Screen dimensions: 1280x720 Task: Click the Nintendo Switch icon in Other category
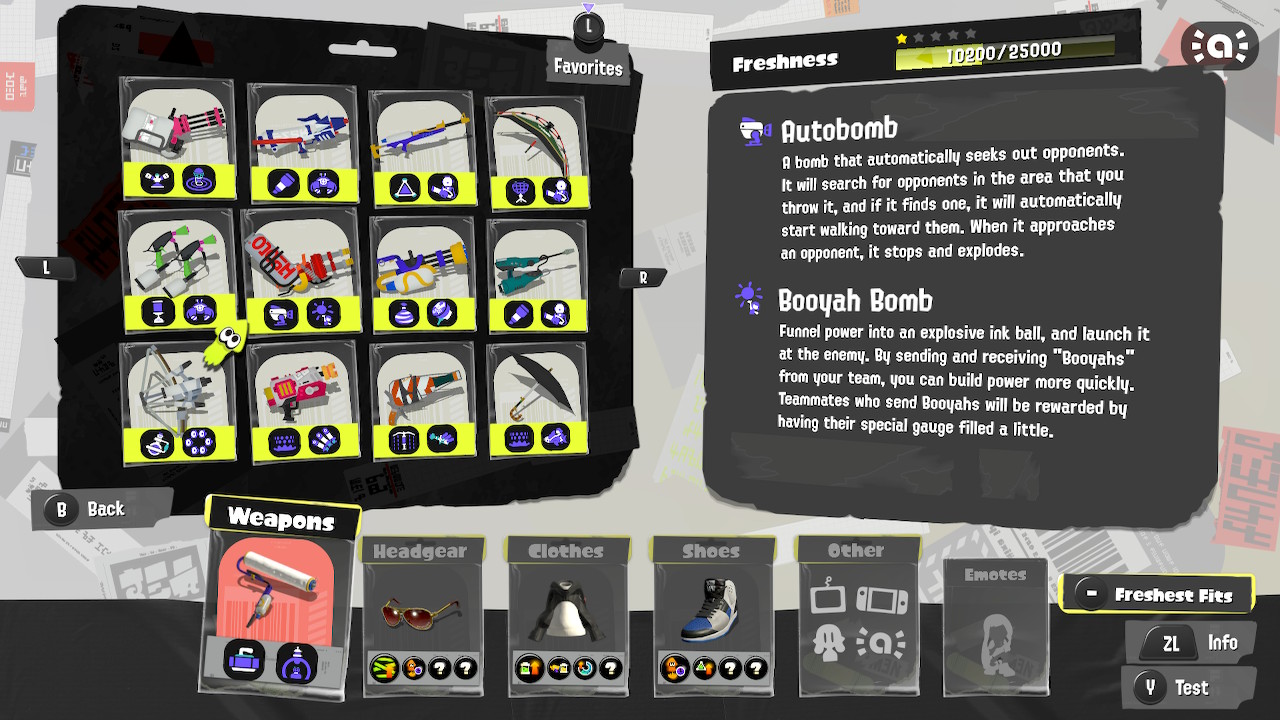click(x=882, y=598)
